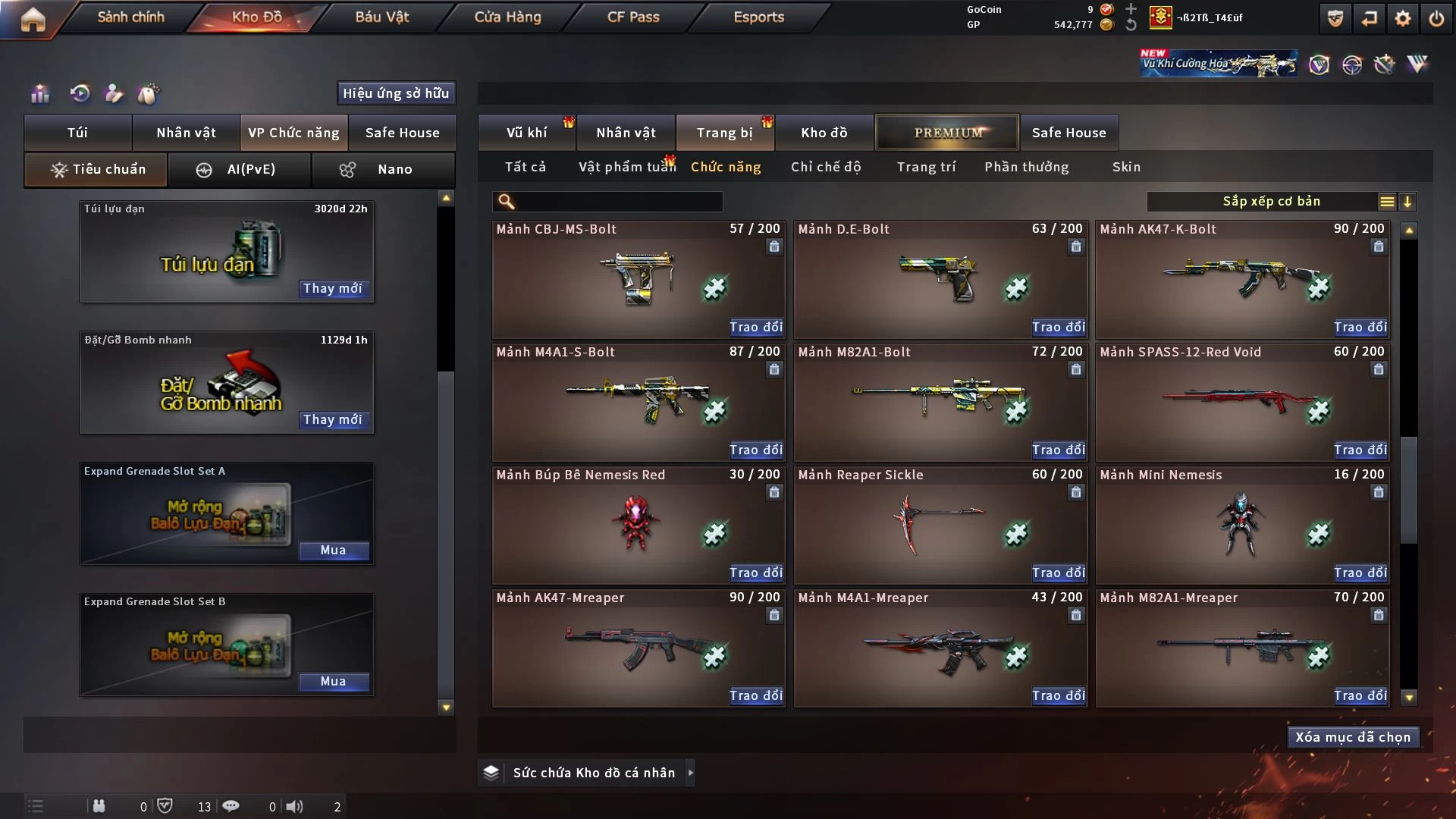Select the Tất cả filter
This screenshot has height=819, width=1456.
coord(526,167)
